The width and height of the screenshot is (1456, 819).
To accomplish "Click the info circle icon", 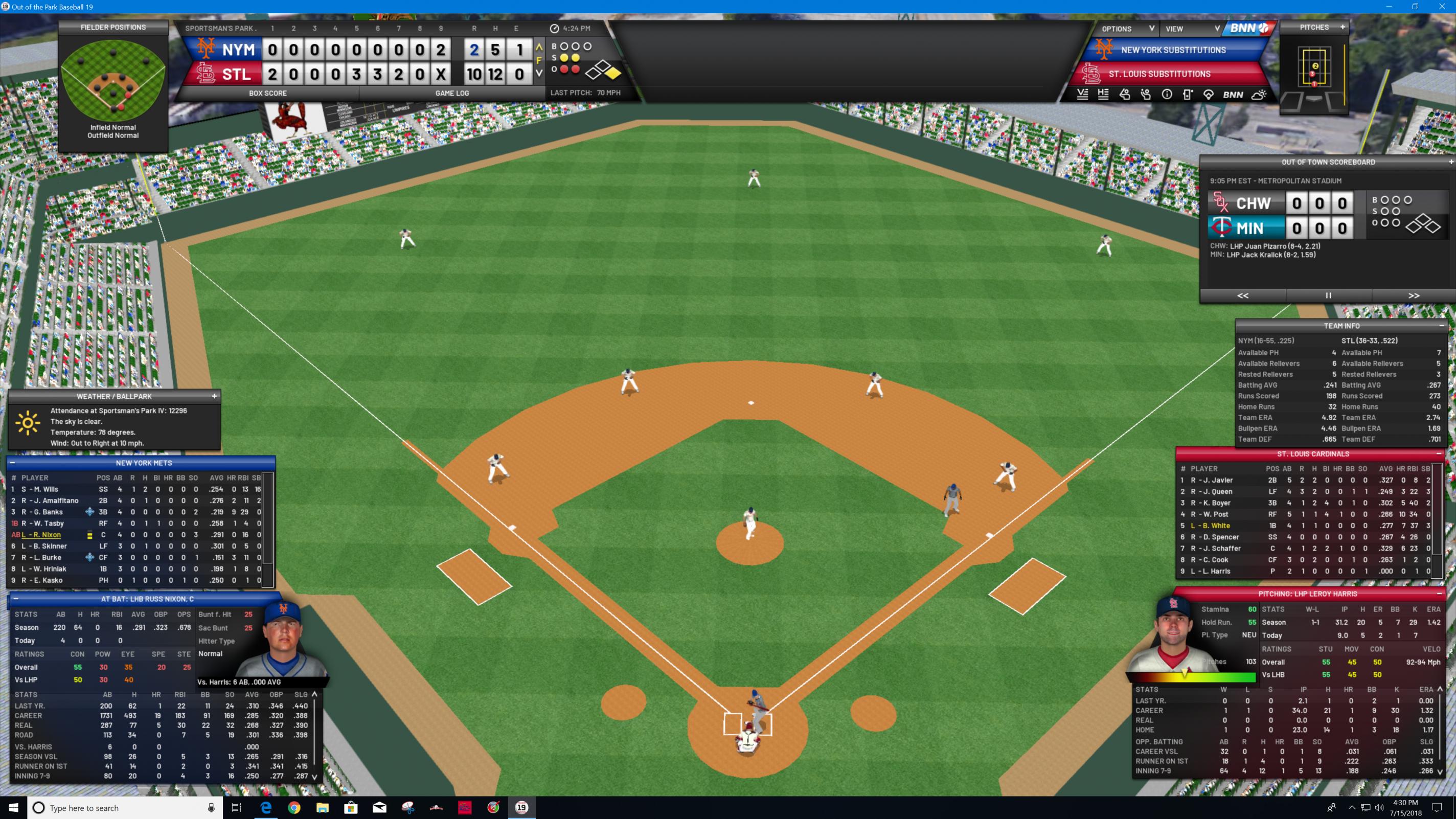I will pos(1167,95).
